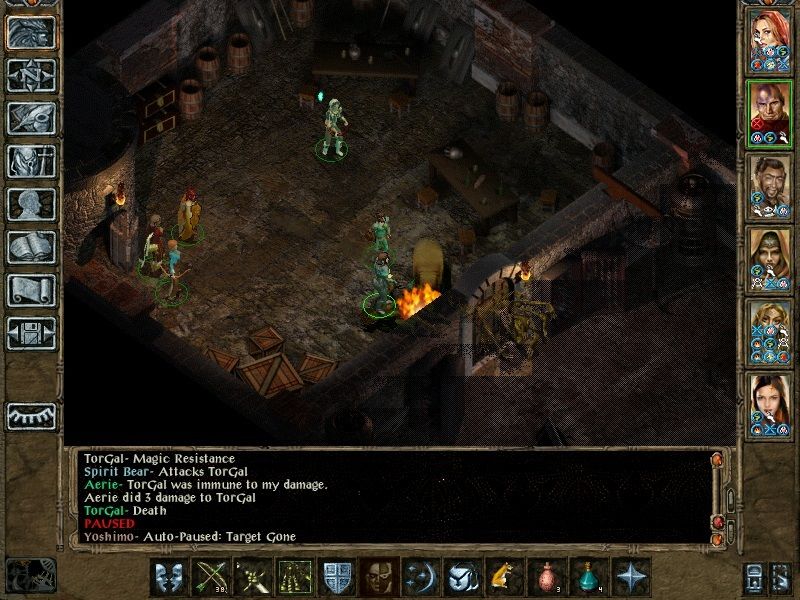Open the area map screen
Image resolution: width=800 pixels, height=600 pixels.
(31, 75)
